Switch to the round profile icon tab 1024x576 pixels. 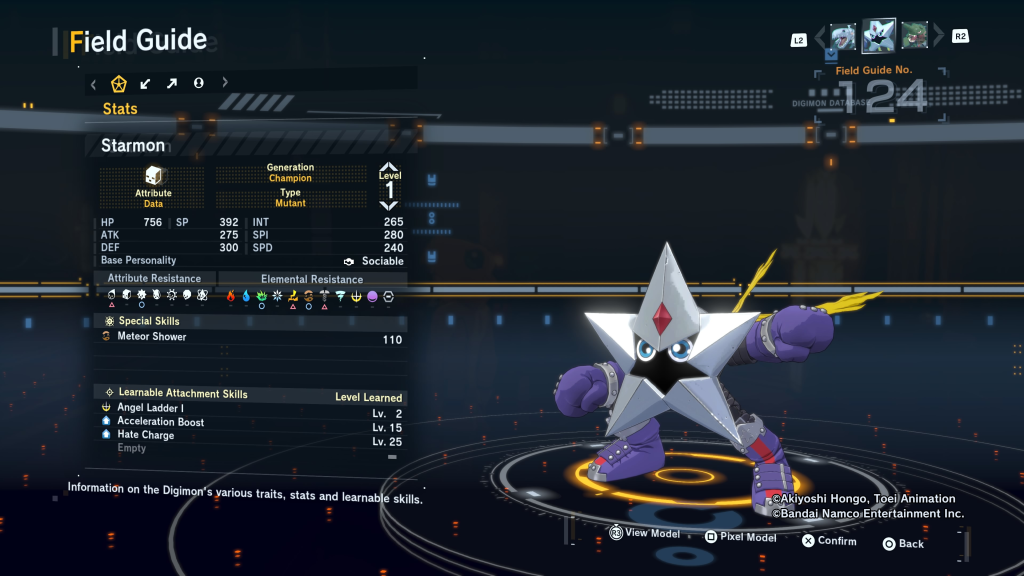pyautogui.click(x=199, y=83)
